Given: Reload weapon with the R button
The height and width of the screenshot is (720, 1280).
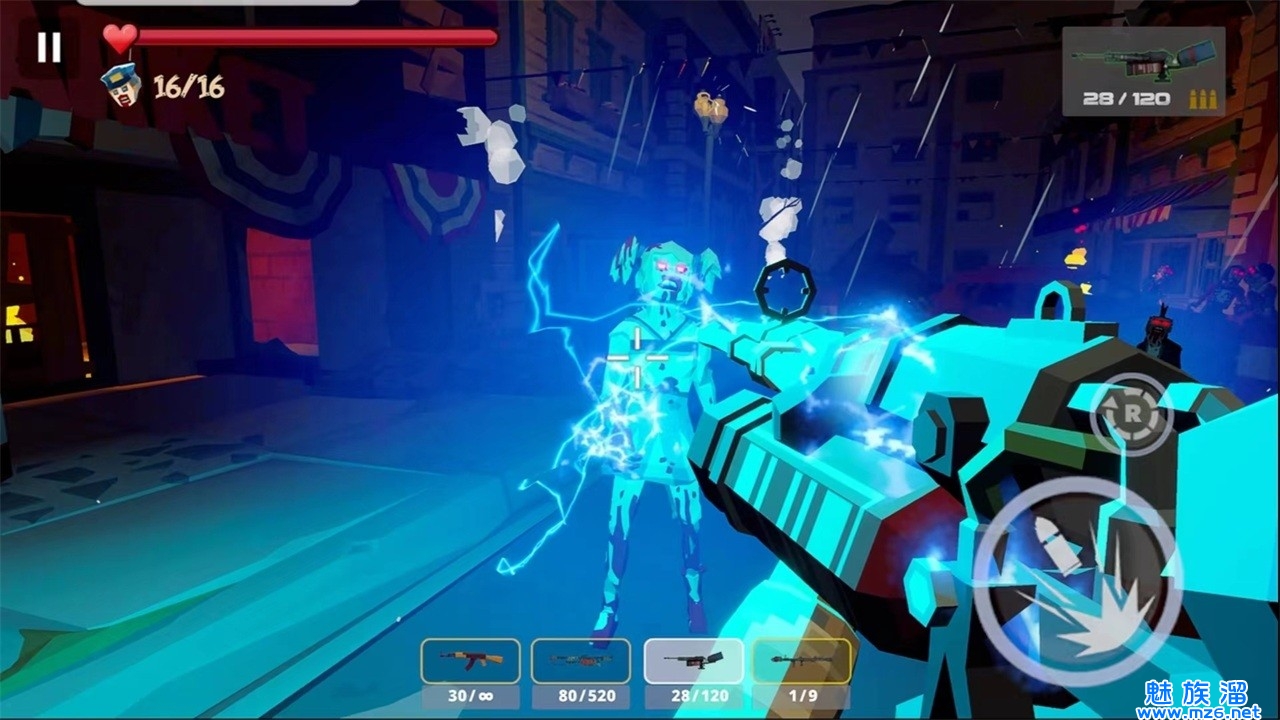Looking at the screenshot, I should click(x=1131, y=413).
